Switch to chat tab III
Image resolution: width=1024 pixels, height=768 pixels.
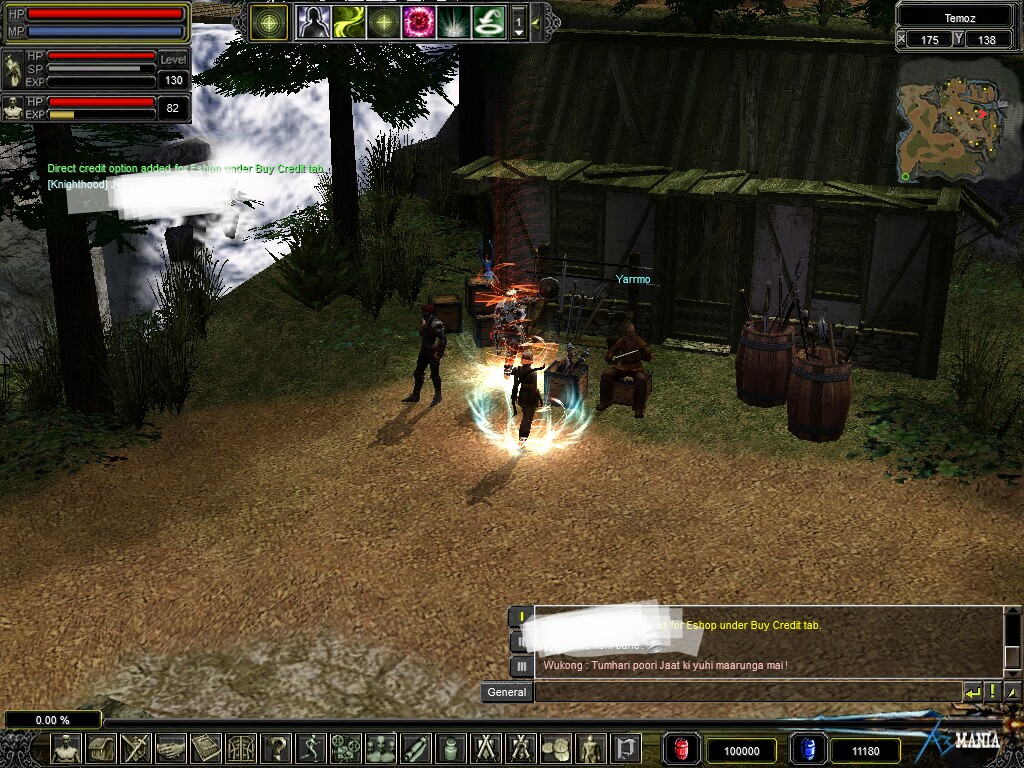click(x=521, y=666)
